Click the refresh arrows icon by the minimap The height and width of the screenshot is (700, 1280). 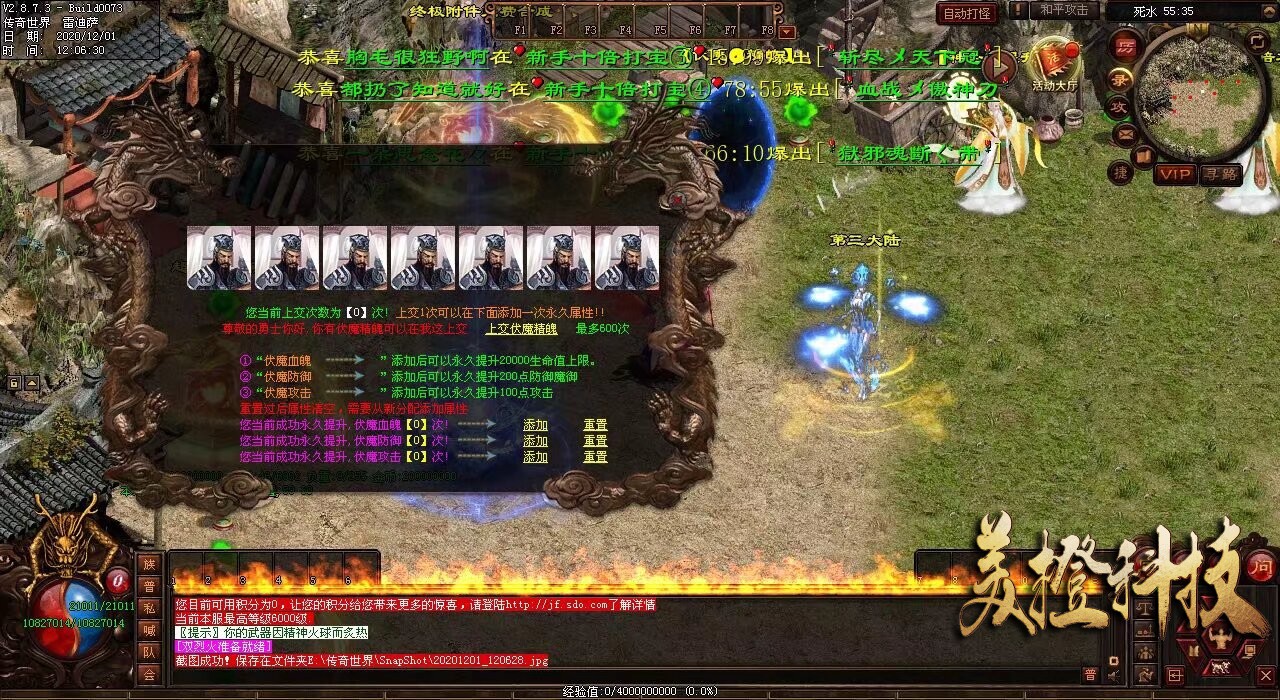pyautogui.click(x=1258, y=41)
